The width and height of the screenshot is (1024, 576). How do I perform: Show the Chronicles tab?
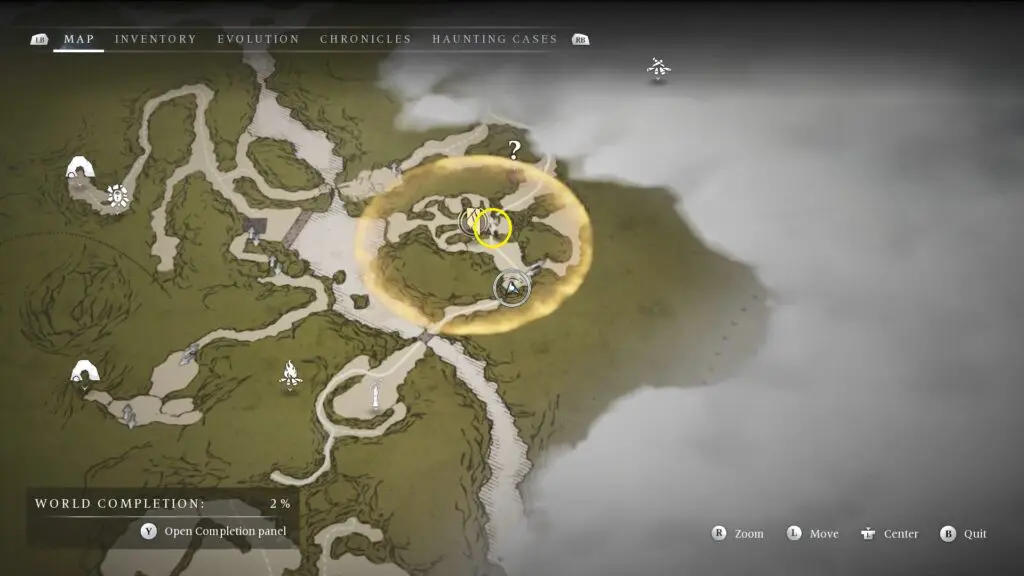point(365,39)
